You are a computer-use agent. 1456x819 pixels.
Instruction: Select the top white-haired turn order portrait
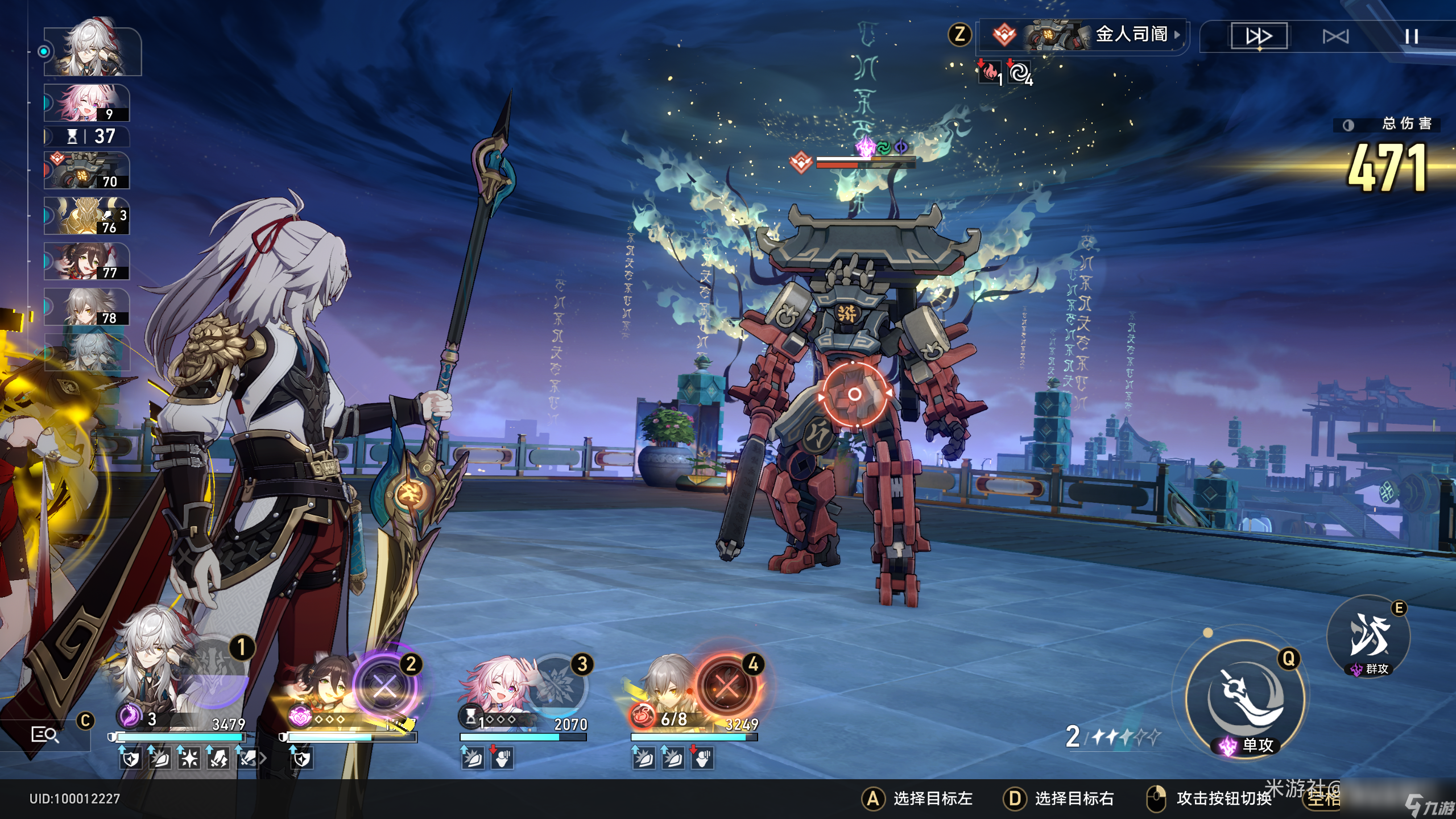pos(93,50)
